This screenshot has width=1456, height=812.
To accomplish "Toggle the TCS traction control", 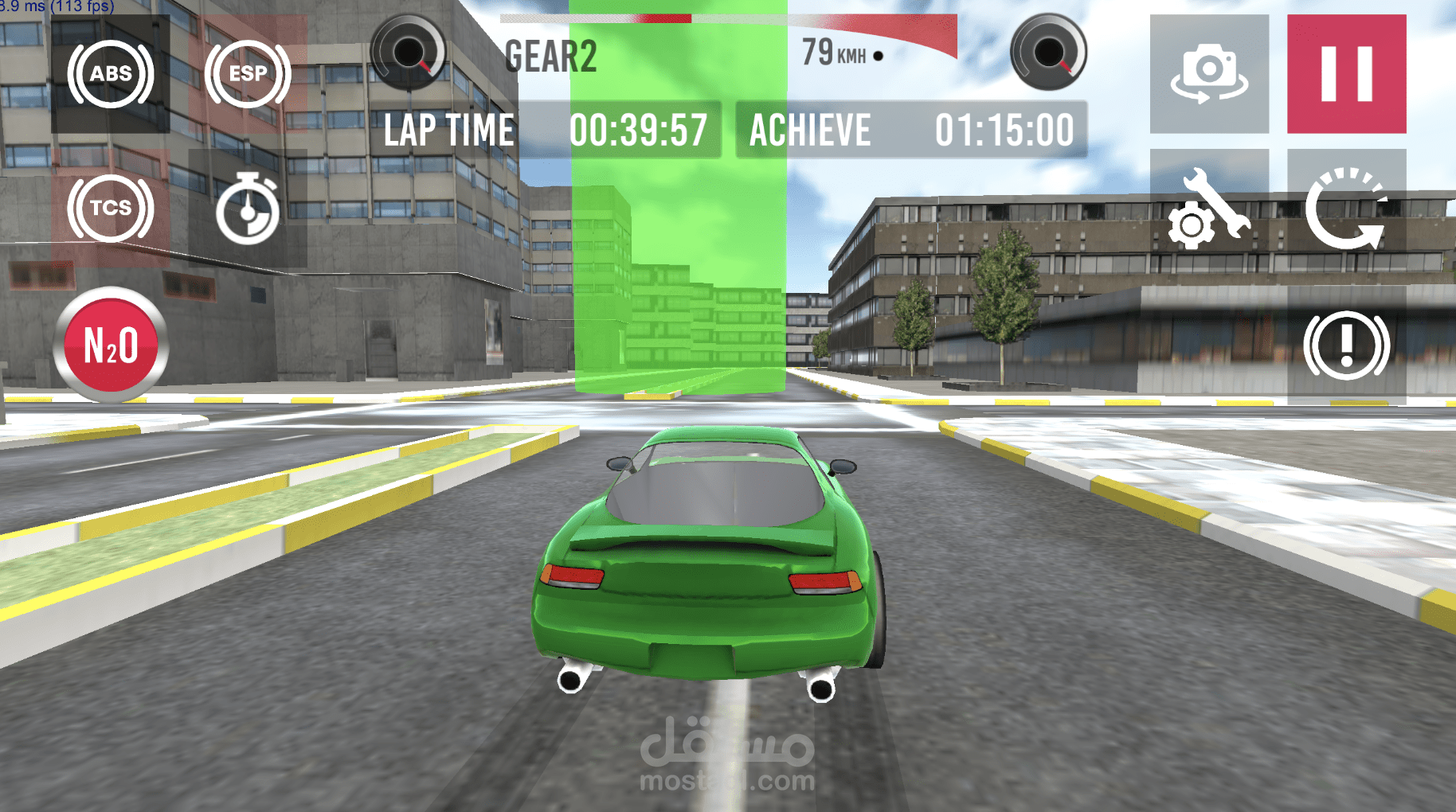I will (x=111, y=208).
